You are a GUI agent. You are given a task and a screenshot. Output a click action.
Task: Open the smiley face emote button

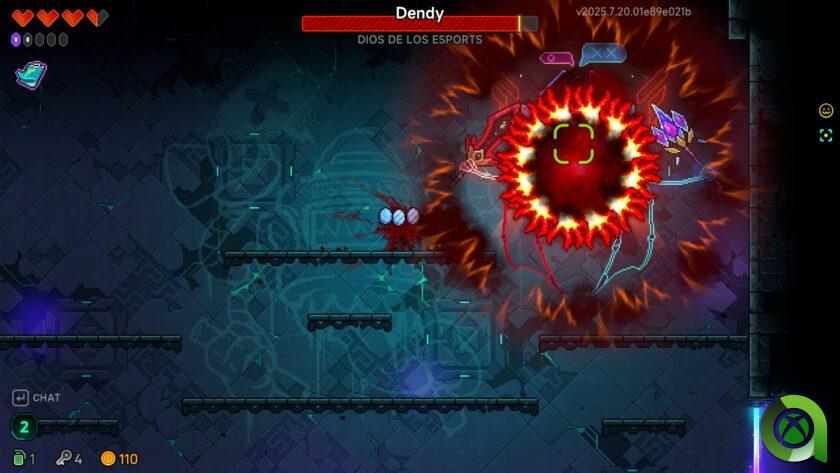pyautogui.click(x=826, y=111)
